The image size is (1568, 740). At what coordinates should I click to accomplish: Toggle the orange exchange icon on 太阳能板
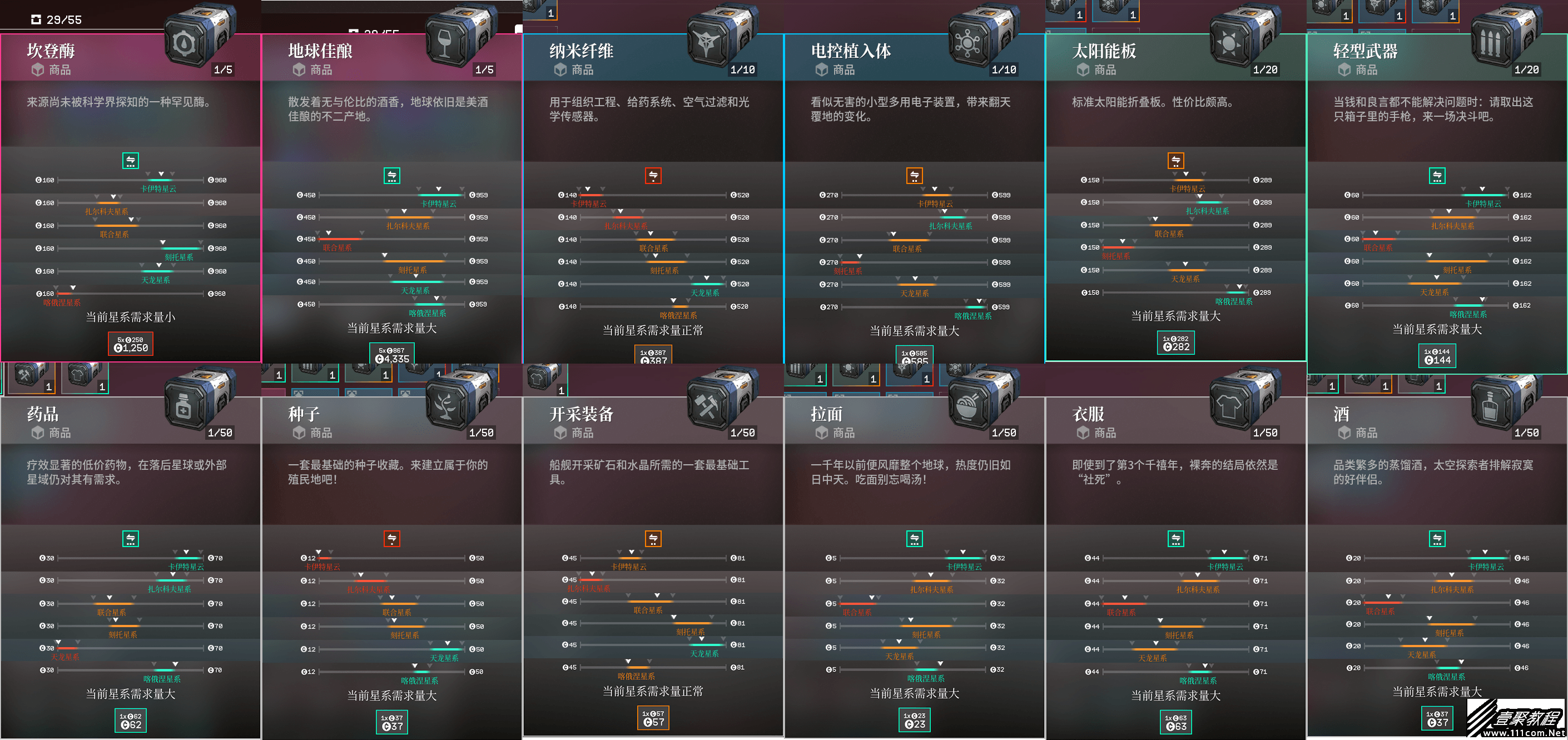[x=1176, y=160]
